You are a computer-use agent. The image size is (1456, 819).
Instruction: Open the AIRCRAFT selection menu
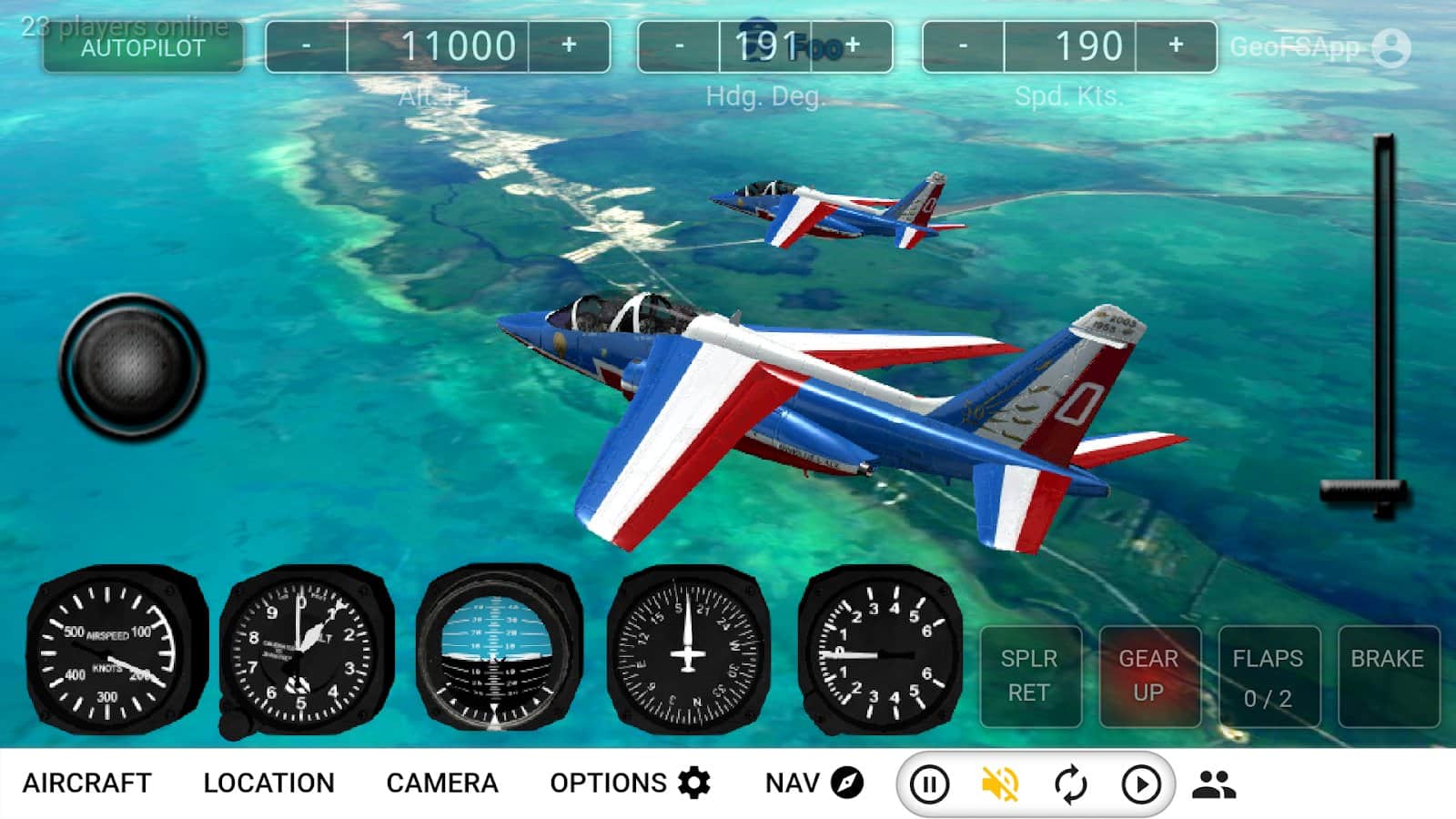(x=86, y=783)
